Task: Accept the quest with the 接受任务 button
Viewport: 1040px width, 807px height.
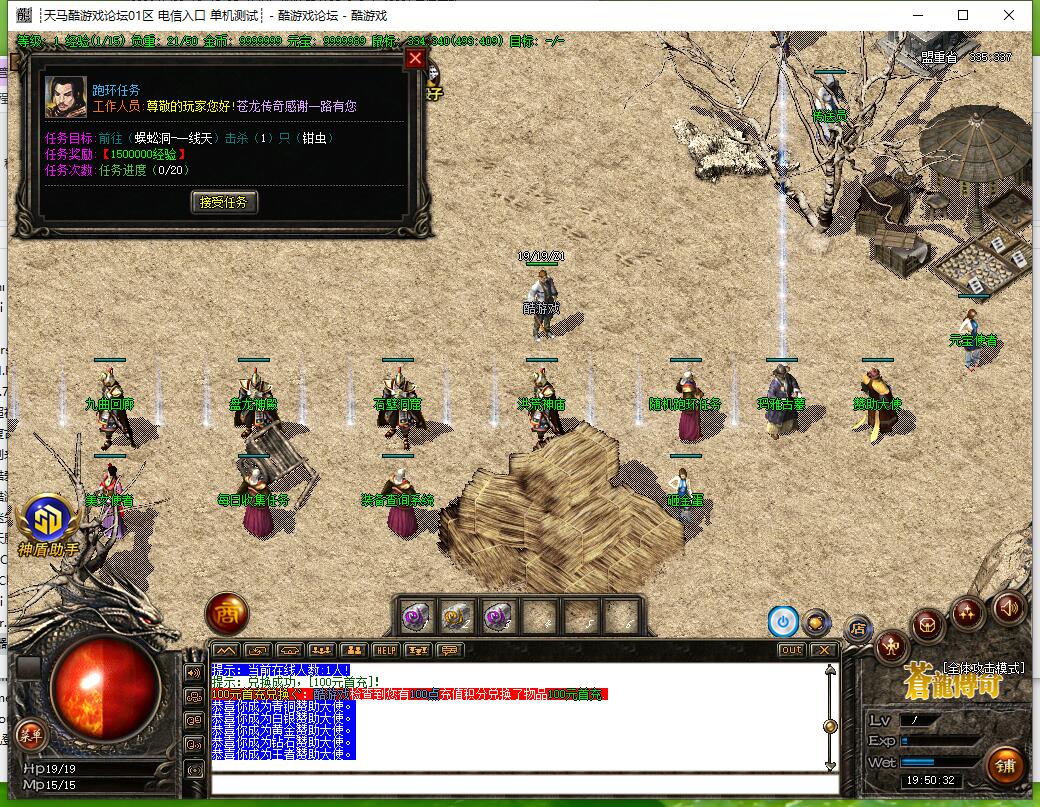Action: [224, 202]
